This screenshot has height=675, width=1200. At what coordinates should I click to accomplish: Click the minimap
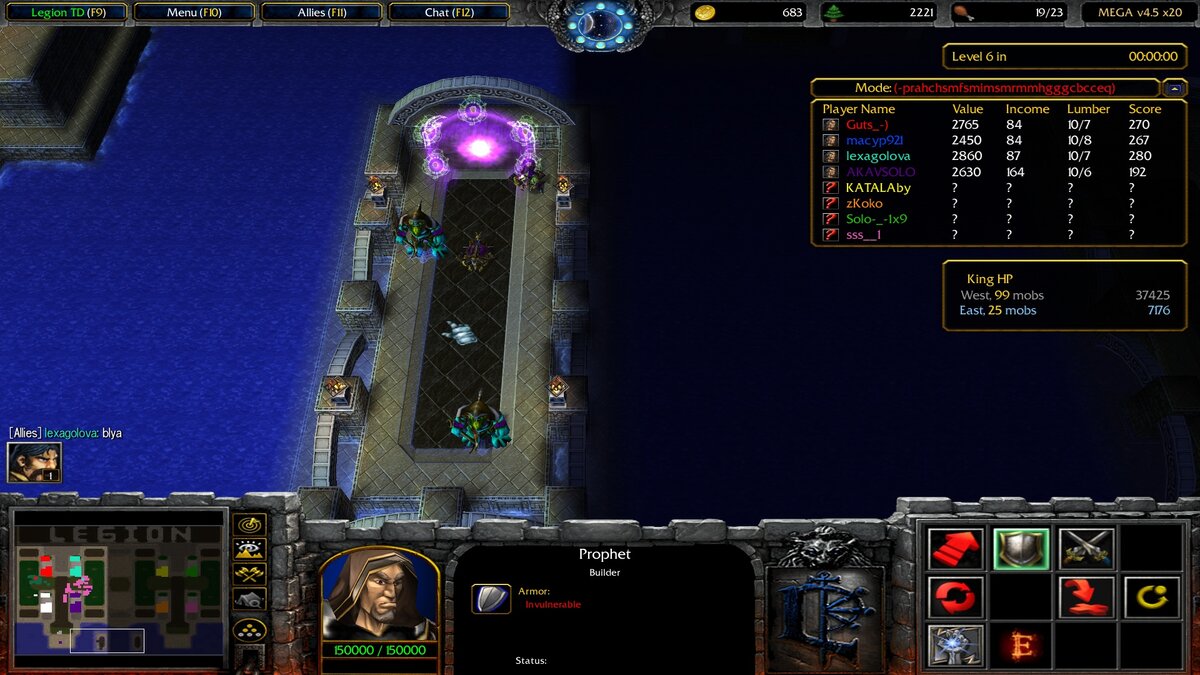(118, 588)
